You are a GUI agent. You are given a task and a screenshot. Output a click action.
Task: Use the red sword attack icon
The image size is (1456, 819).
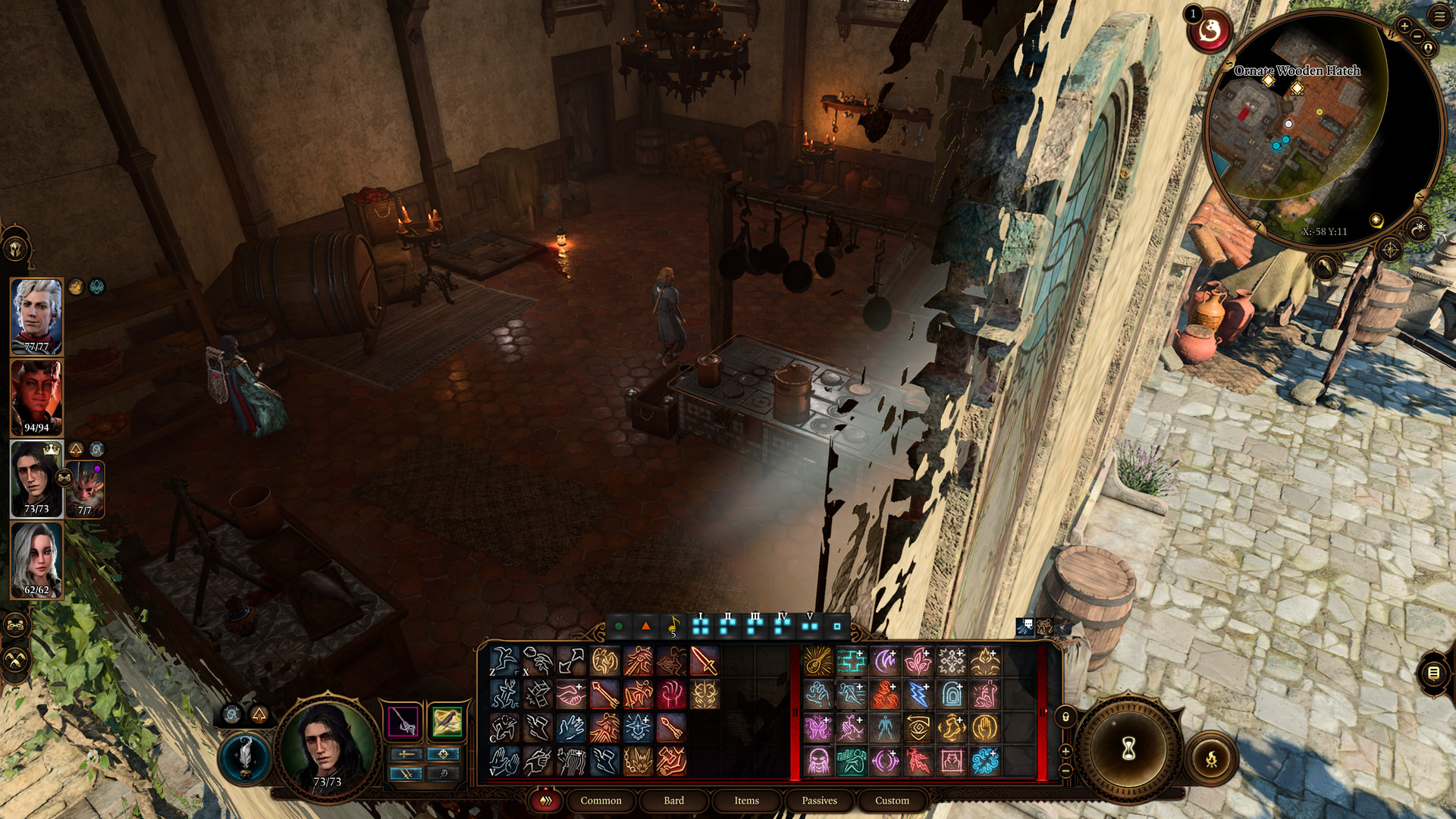pyautogui.click(x=704, y=661)
